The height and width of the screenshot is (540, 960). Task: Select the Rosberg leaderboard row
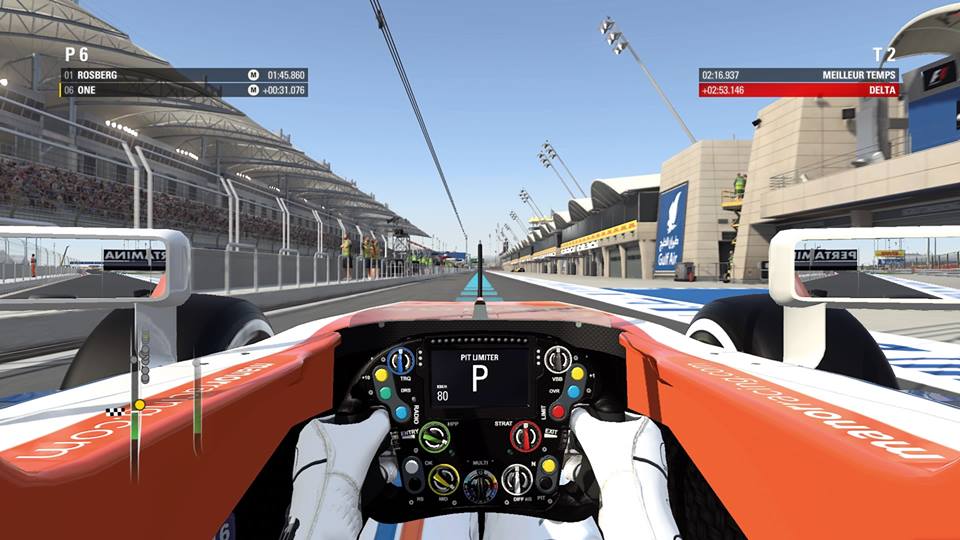tap(184, 75)
